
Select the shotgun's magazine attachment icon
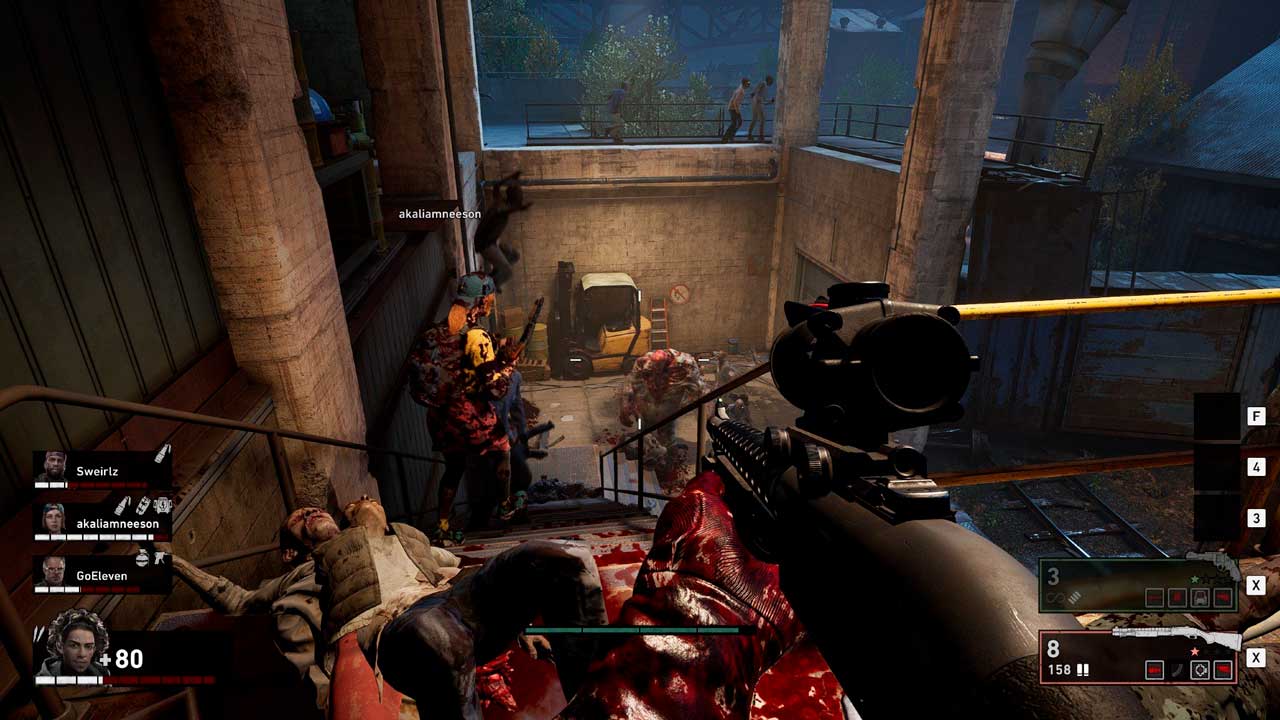point(1178,670)
